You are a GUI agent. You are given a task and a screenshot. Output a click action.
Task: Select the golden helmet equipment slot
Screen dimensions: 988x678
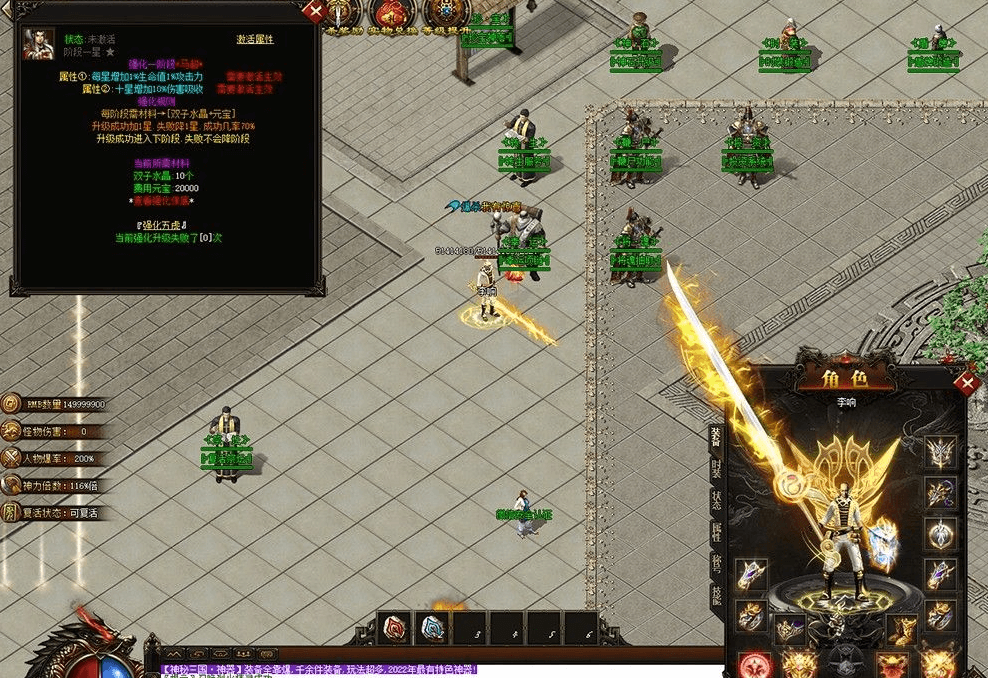940,452
